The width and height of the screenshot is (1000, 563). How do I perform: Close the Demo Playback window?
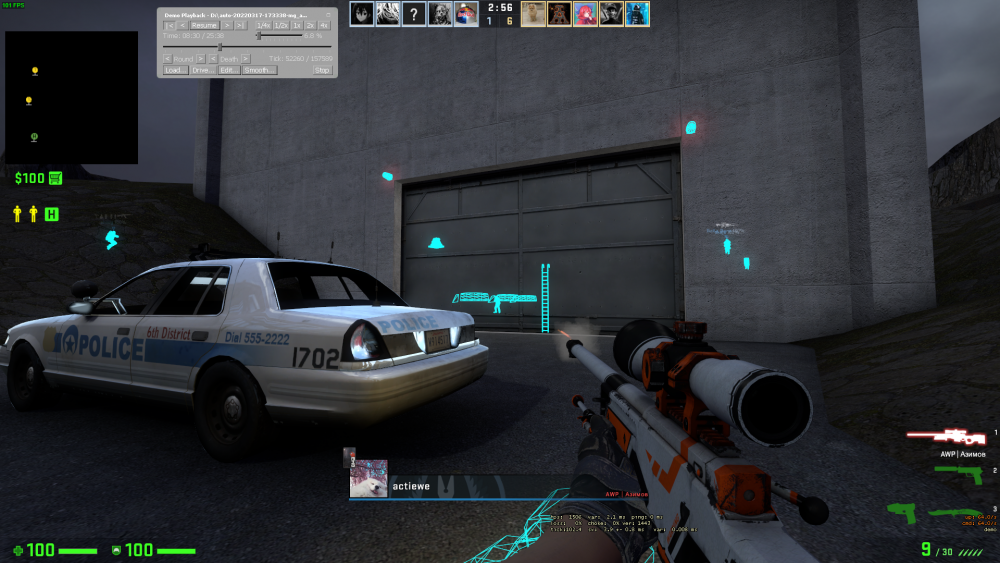click(328, 14)
